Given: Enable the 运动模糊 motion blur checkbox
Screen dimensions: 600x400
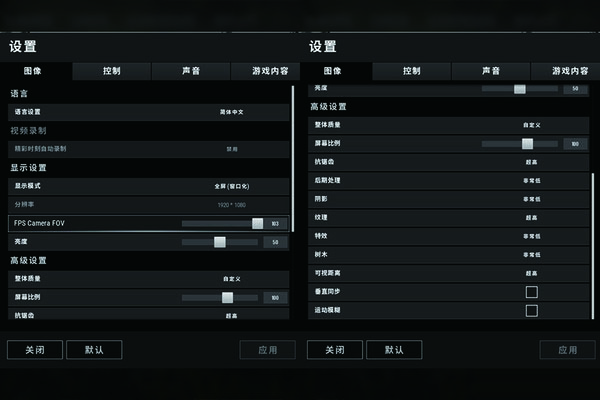Looking at the screenshot, I should pos(531,310).
